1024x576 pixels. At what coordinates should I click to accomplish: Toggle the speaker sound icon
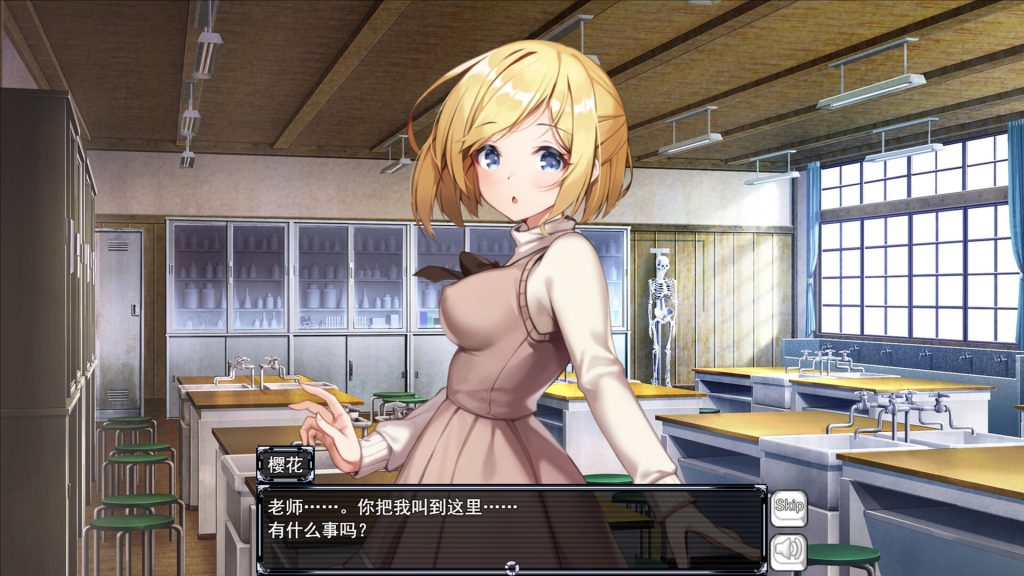click(x=788, y=549)
